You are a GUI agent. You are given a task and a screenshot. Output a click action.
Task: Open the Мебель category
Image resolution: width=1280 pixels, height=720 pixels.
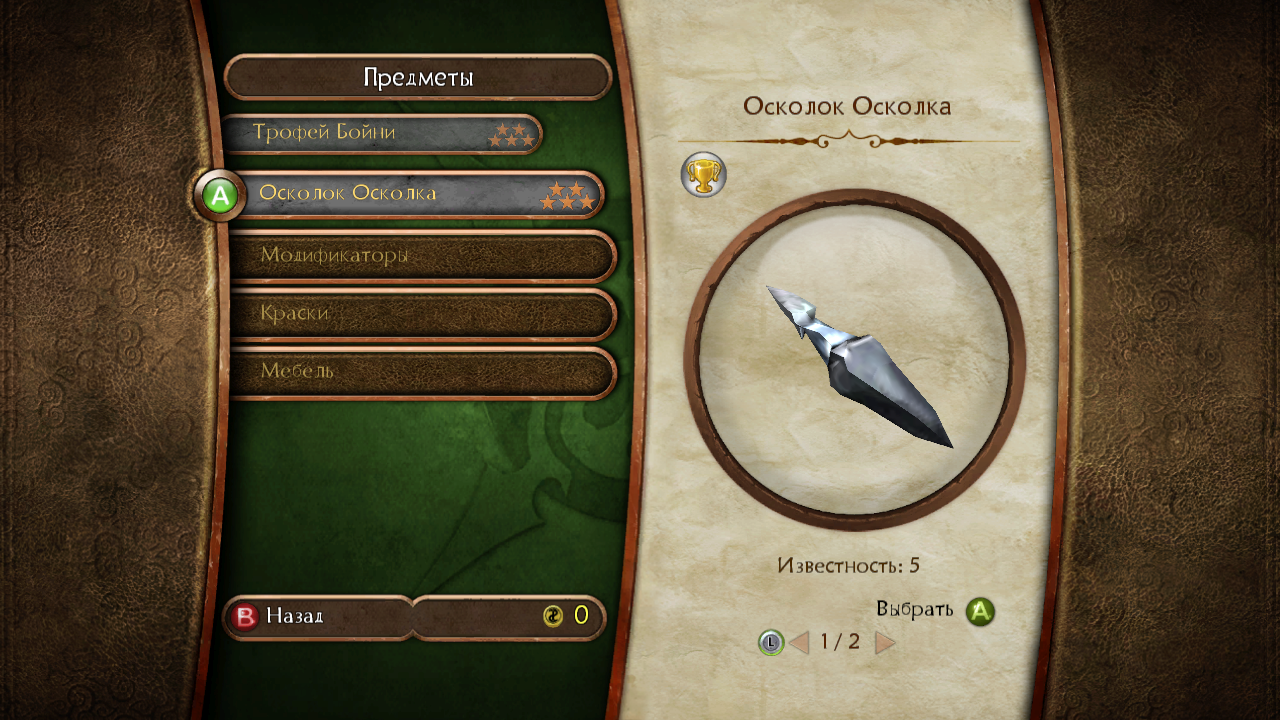pos(420,372)
